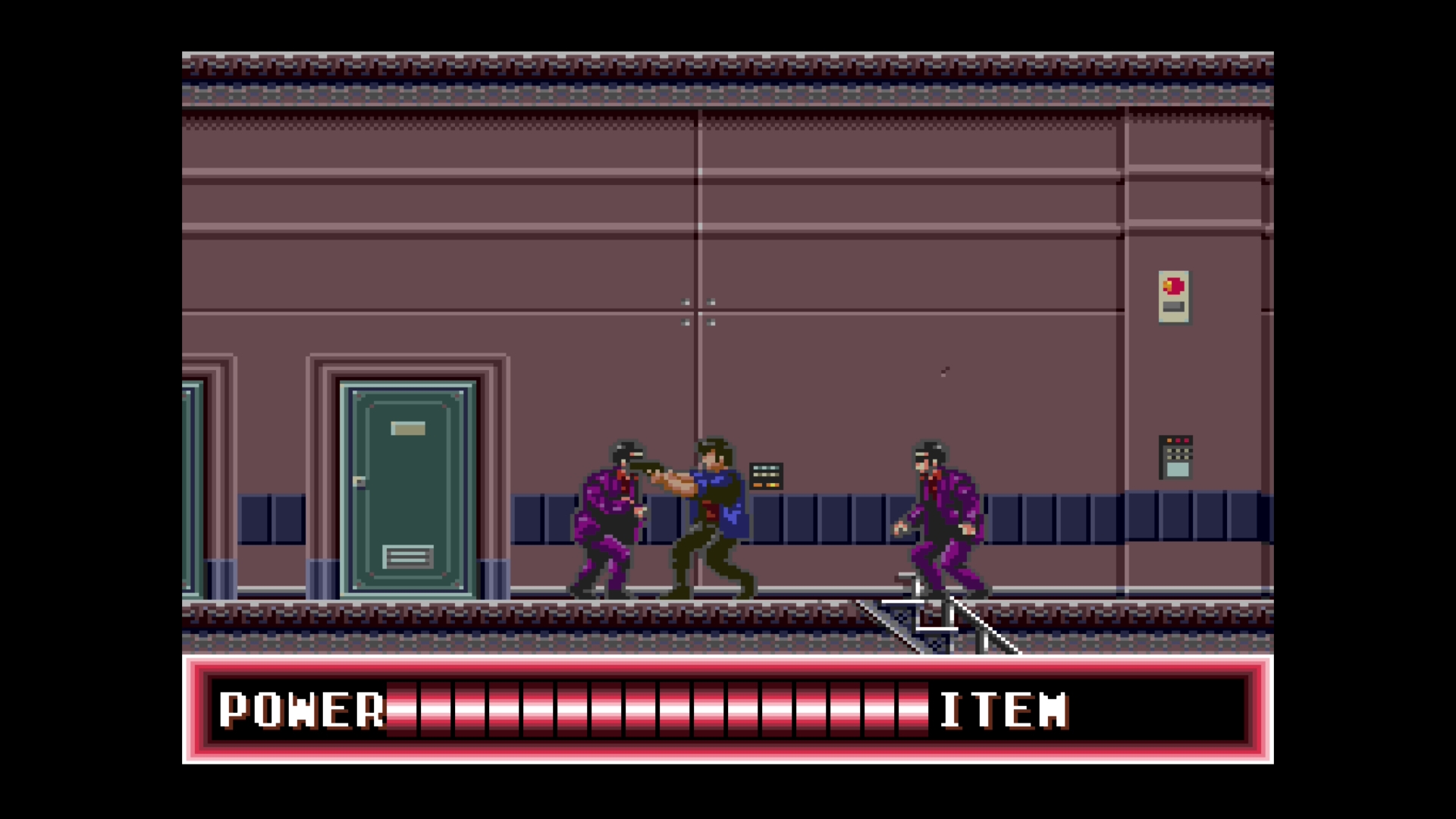
Task: Click the small grid sign beside the player
Action: 764,475
